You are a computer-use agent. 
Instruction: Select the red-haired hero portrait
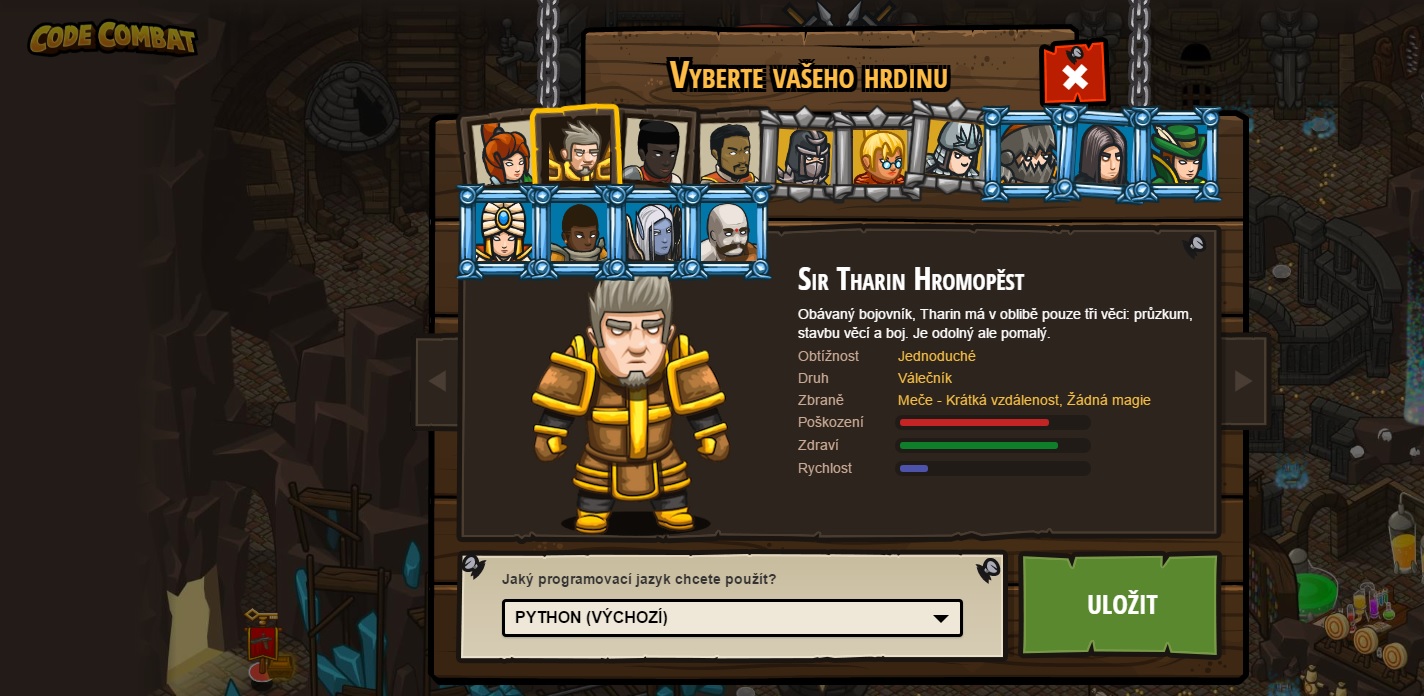(x=503, y=154)
